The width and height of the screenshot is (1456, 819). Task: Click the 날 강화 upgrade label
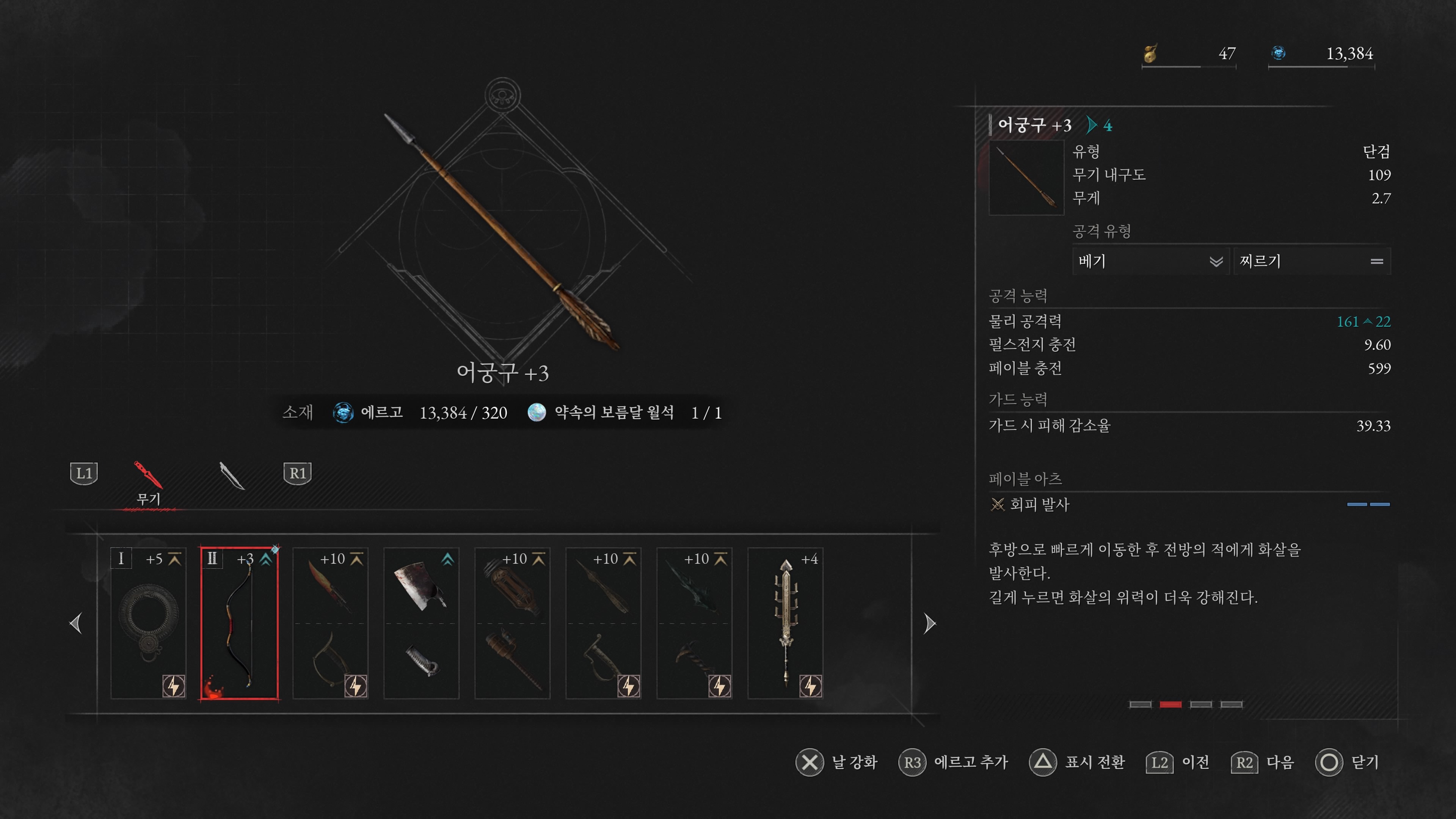click(x=854, y=763)
